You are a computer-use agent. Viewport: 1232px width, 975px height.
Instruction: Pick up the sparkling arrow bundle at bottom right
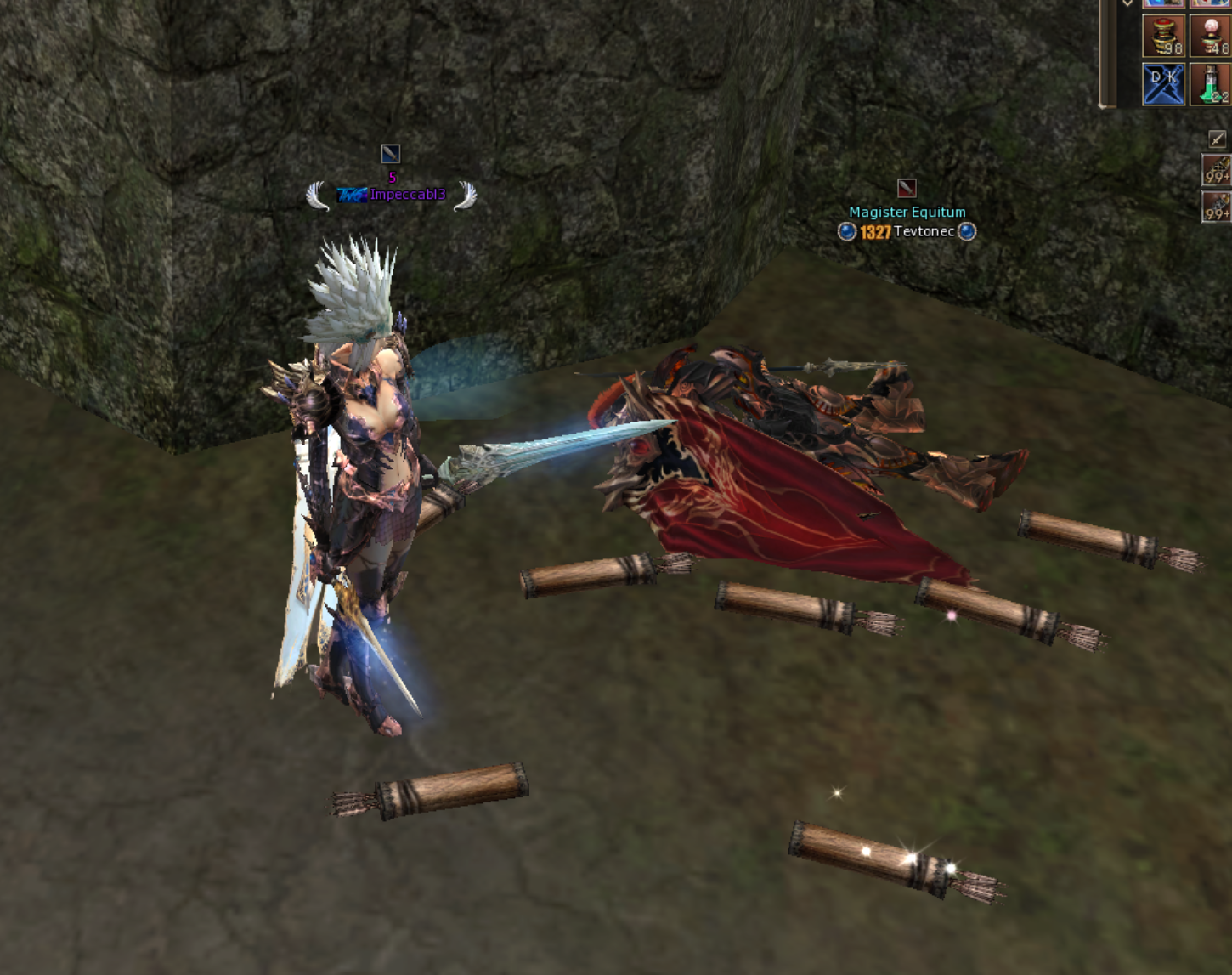coord(888,859)
